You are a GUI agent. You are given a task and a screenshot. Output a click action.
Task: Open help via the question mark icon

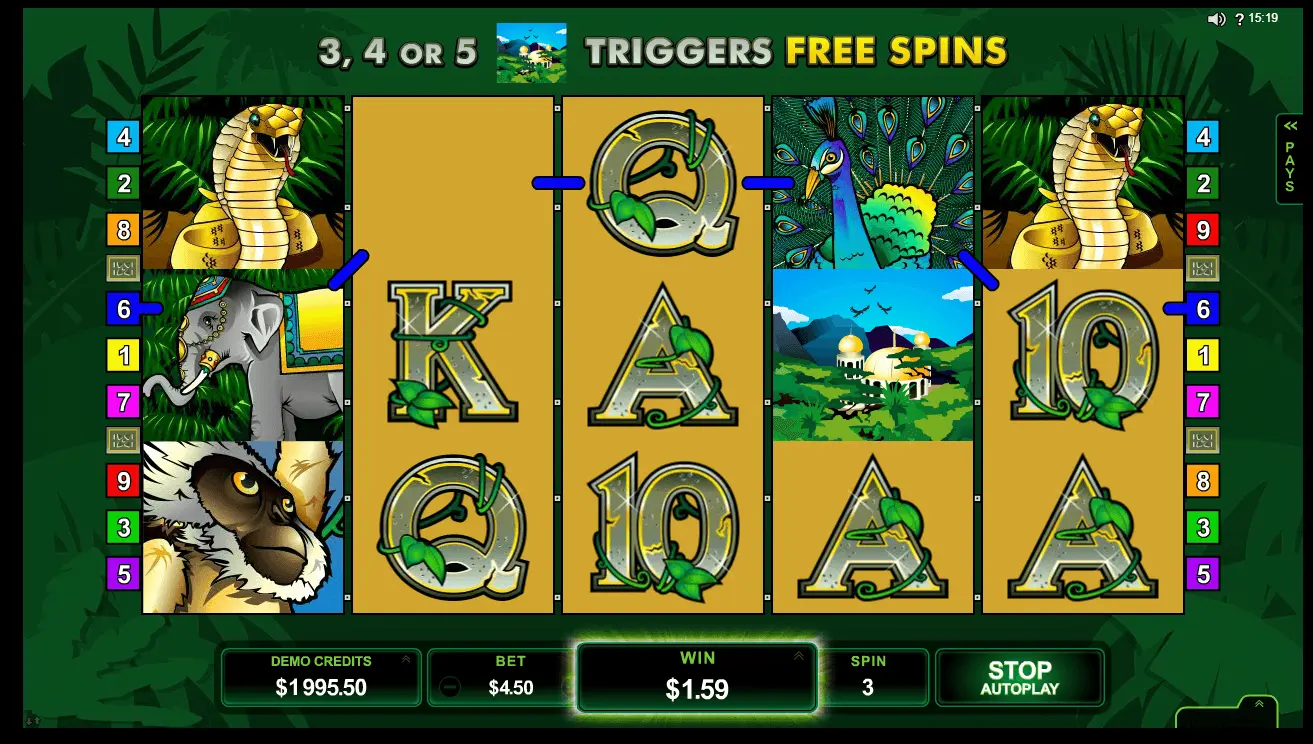point(1239,19)
